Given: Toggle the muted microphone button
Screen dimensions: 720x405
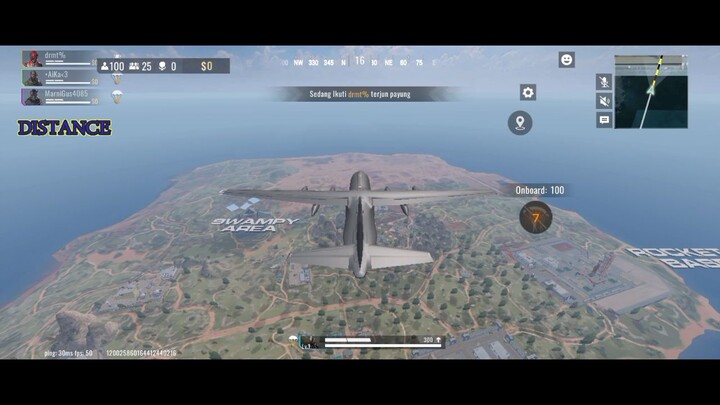Looking at the screenshot, I should coord(604,81).
